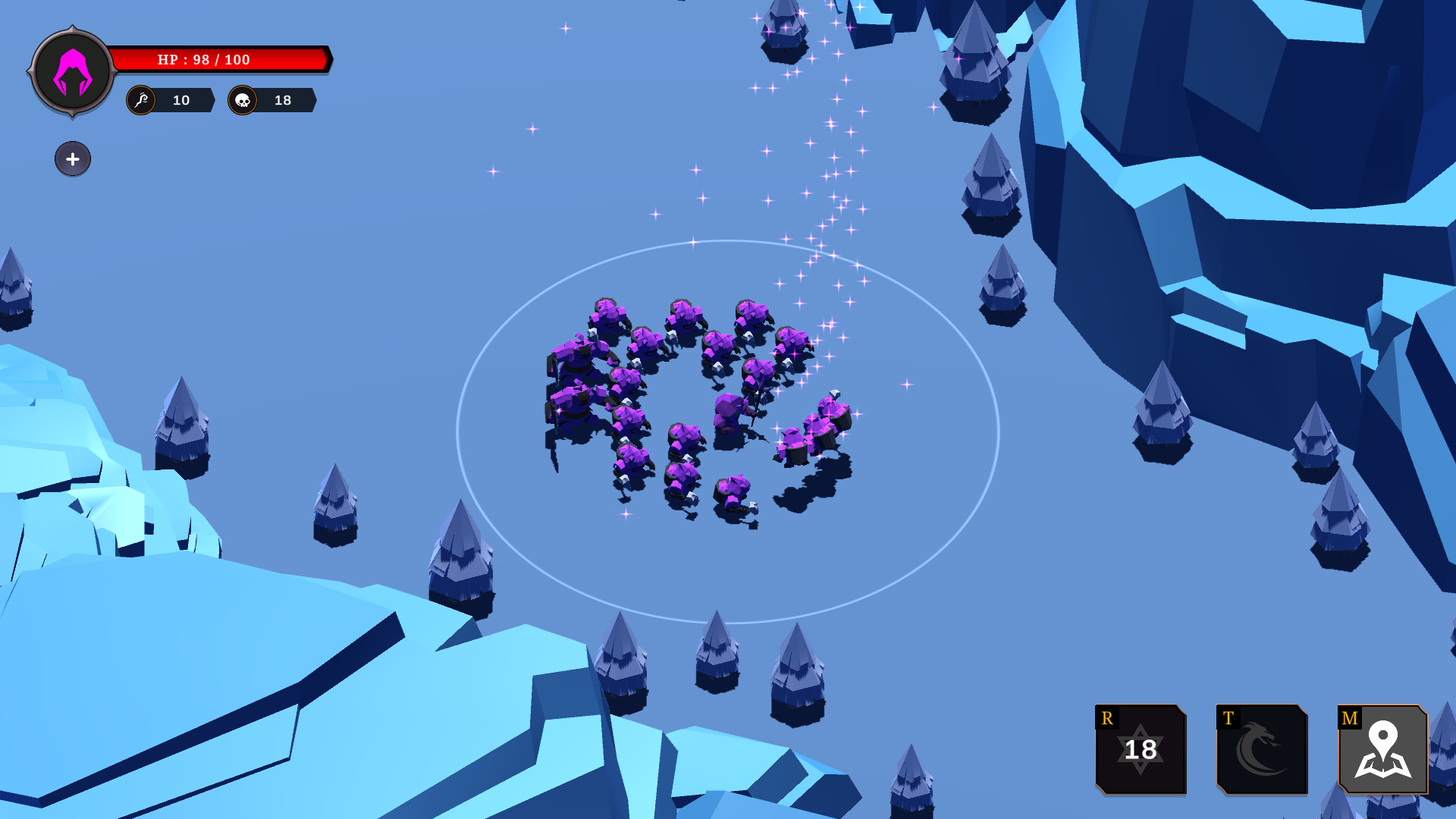Click the skull kill counter icon
The height and width of the screenshot is (819, 1456).
(244, 99)
